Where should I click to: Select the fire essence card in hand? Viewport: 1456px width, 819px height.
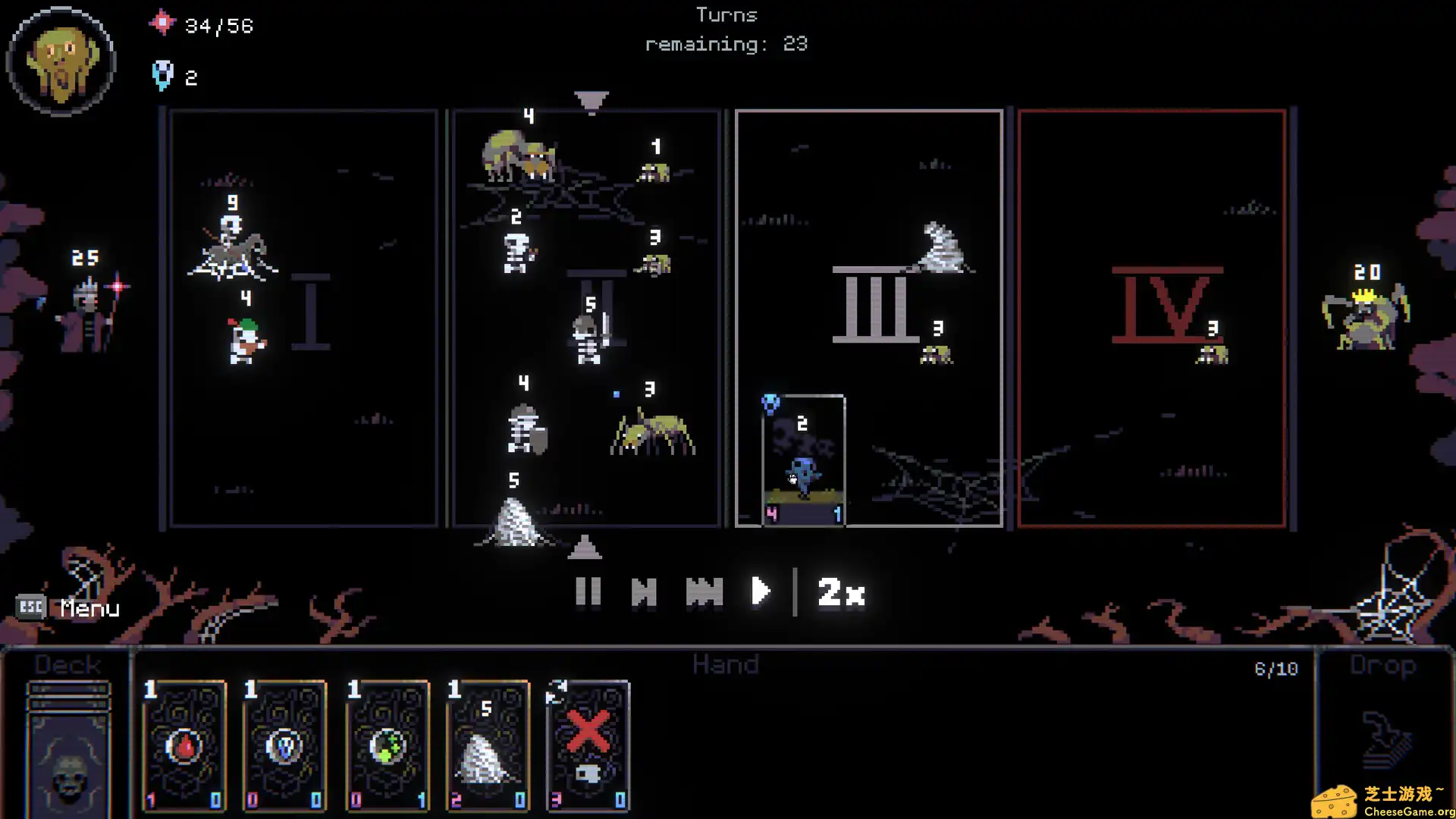coord(183,747)
